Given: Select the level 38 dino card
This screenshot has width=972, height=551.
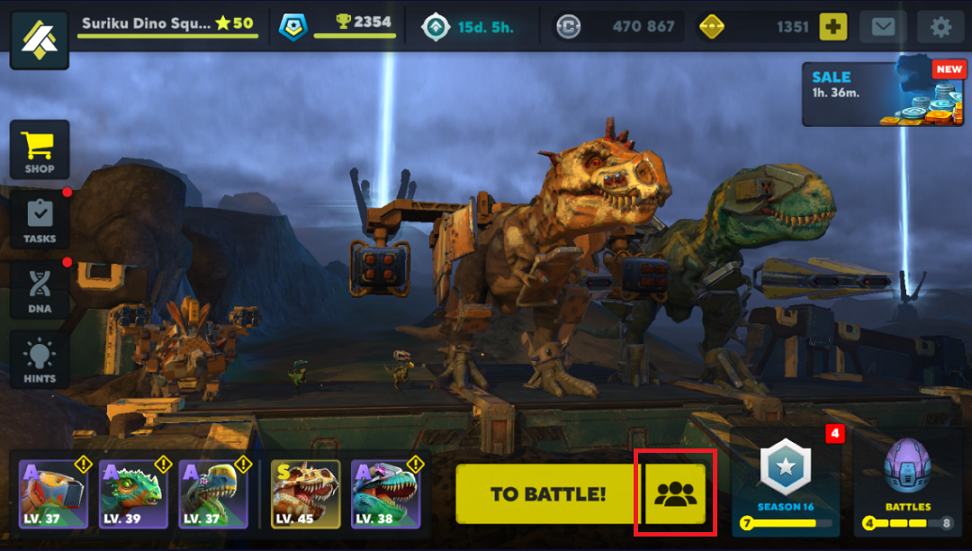Looking at the screenshot, I should click(x=386, y=494).
